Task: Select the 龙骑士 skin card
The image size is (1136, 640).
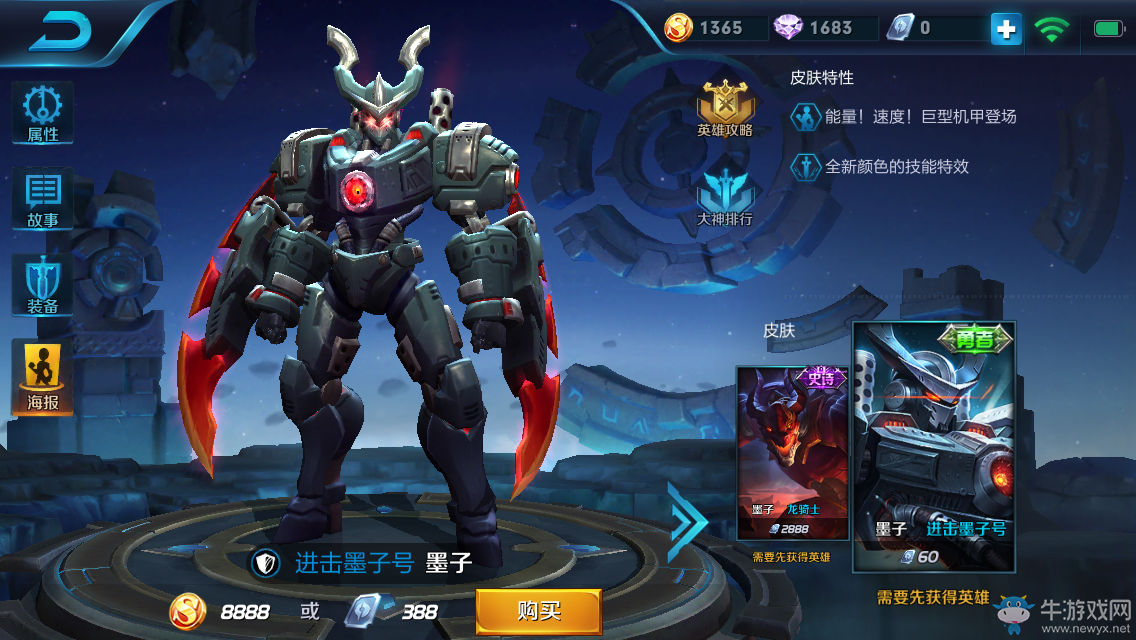Action: (x=792, y=452)
